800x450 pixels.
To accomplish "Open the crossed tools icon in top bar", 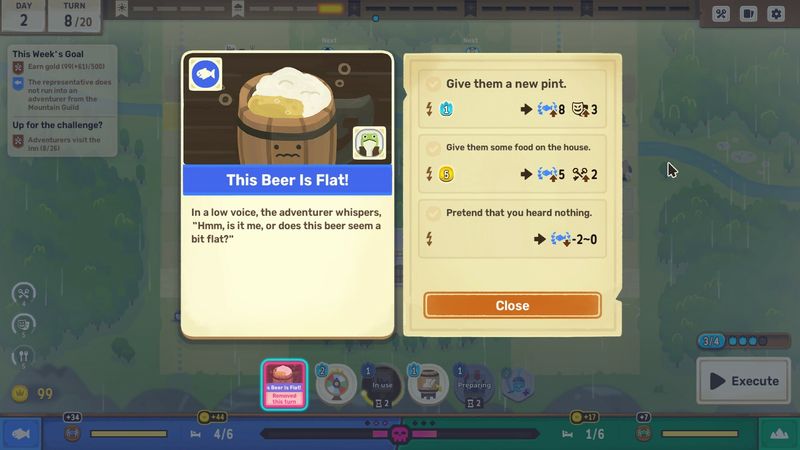I will point(721,14).
